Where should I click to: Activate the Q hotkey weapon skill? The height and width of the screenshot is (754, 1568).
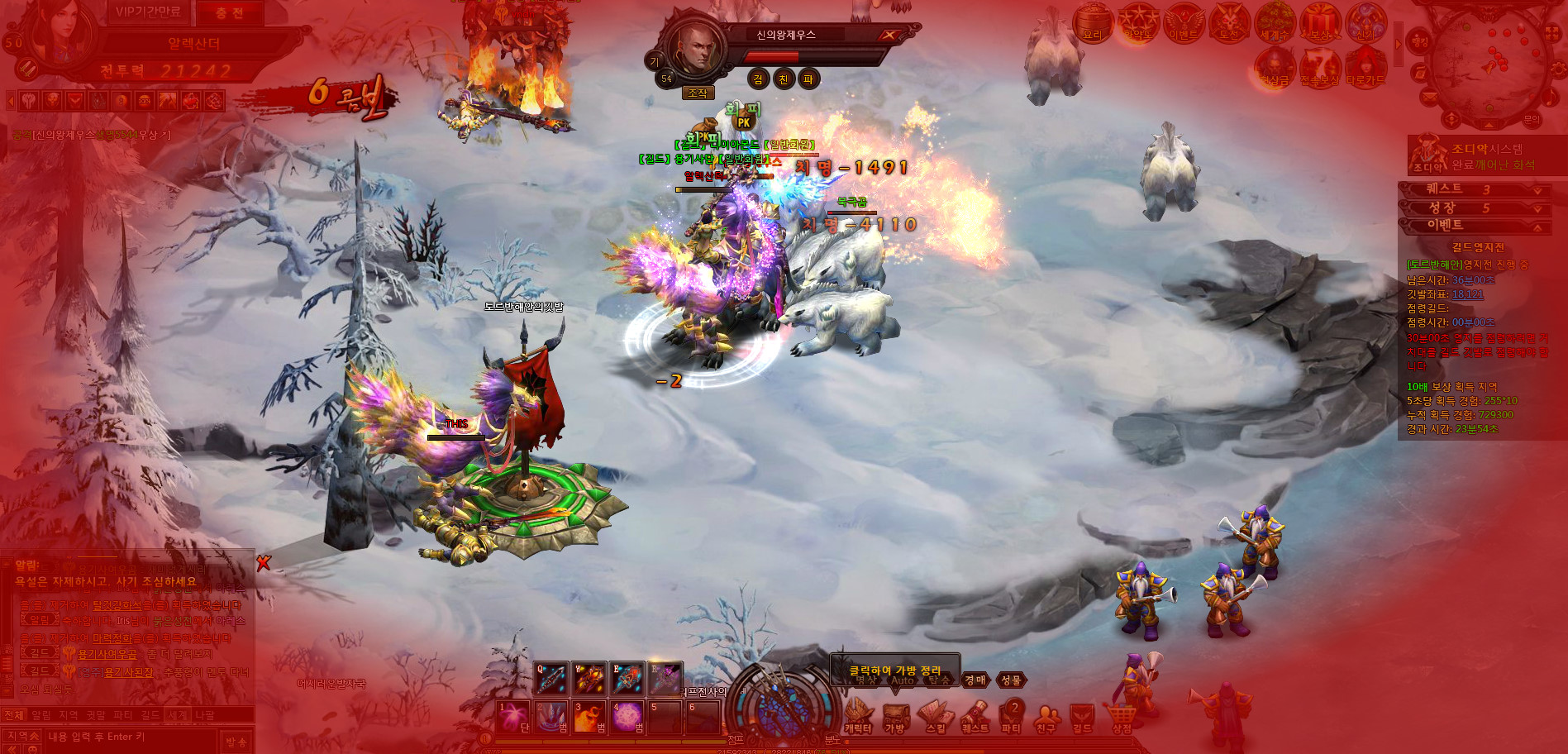[550, 679]
